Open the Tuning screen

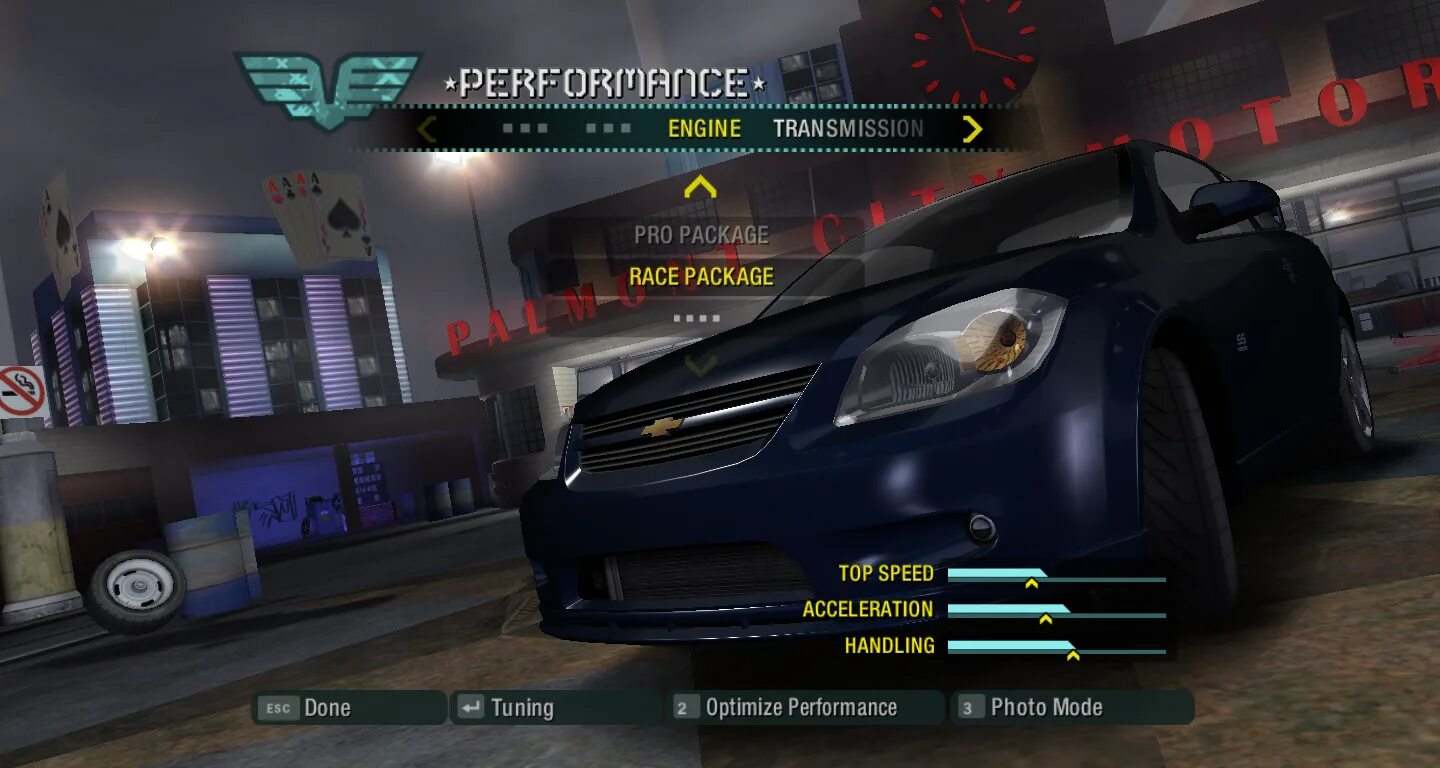point(555,708)
